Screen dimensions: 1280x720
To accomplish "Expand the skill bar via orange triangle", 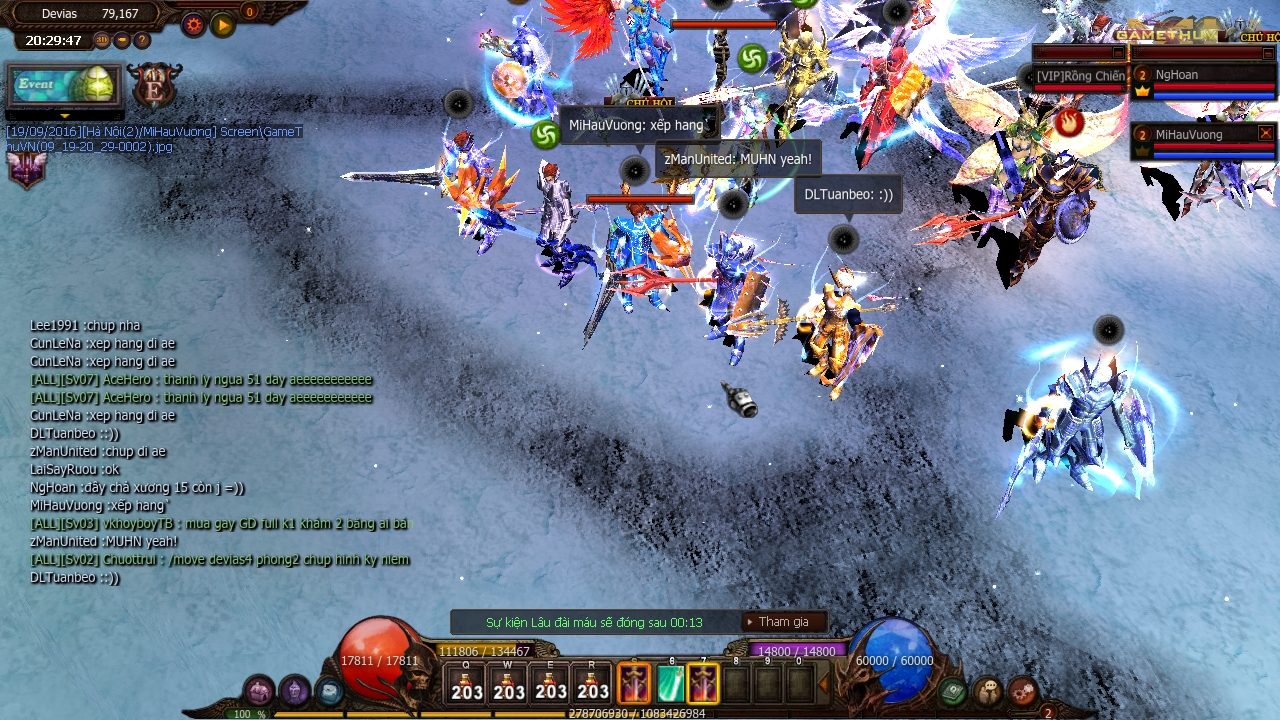I will click(x=823, y=683).
